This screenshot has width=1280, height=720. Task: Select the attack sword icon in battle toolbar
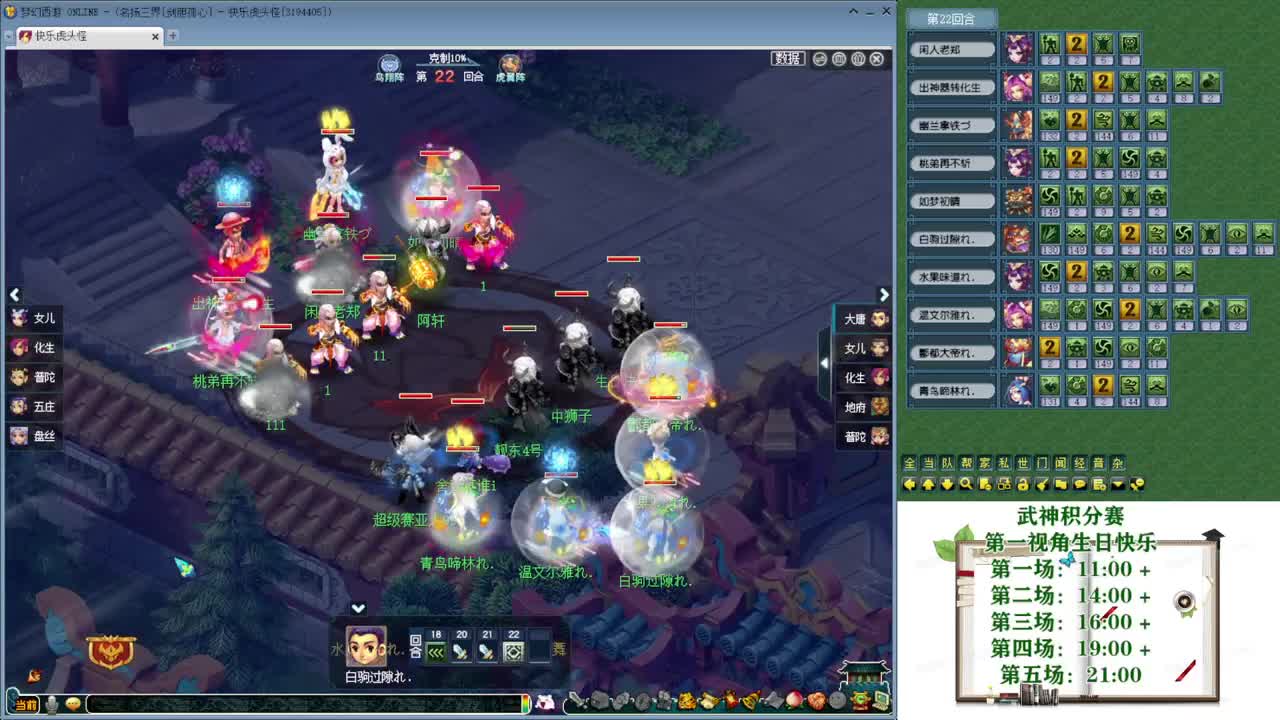click(x=576, y=700)
